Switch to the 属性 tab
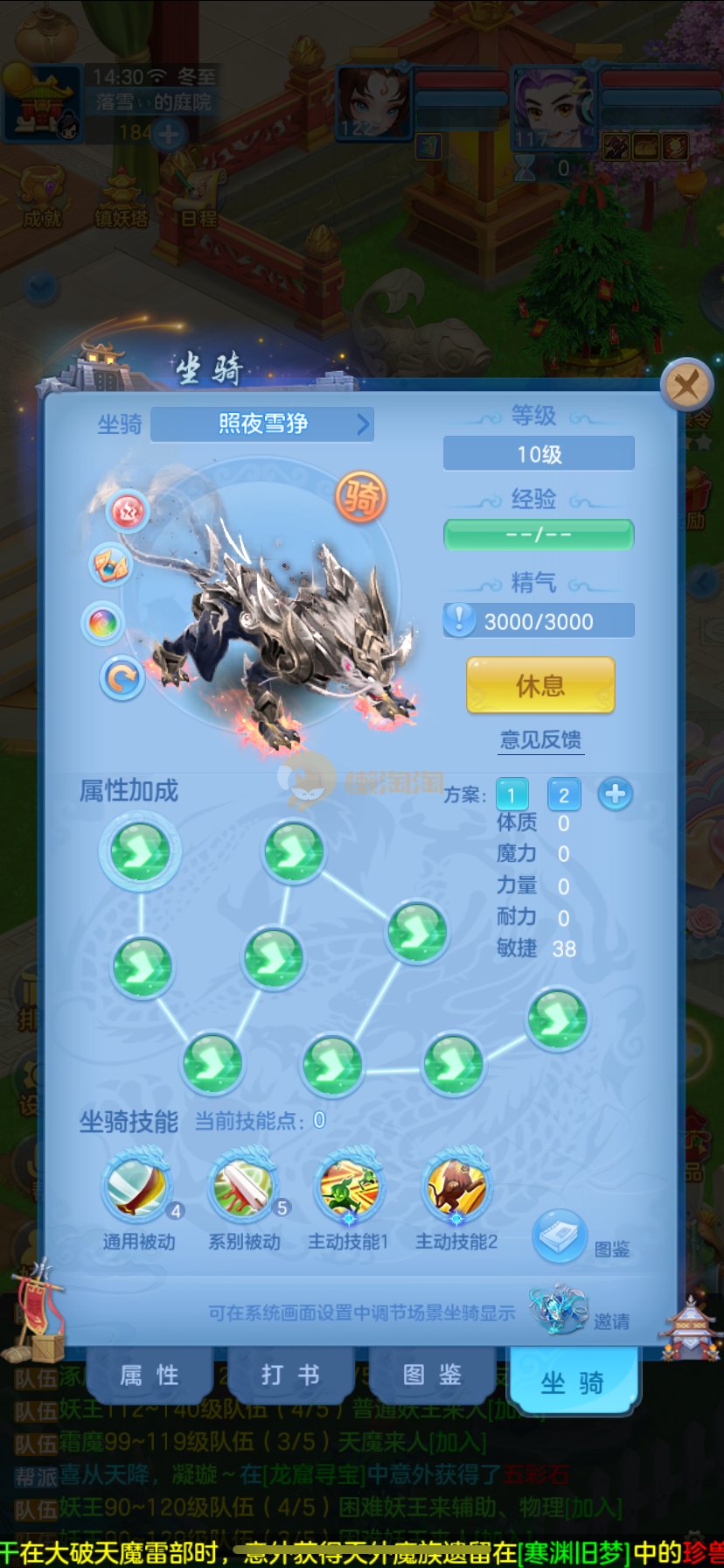This screenshot has height=1568, width=724. click(x=150, y=1375)
